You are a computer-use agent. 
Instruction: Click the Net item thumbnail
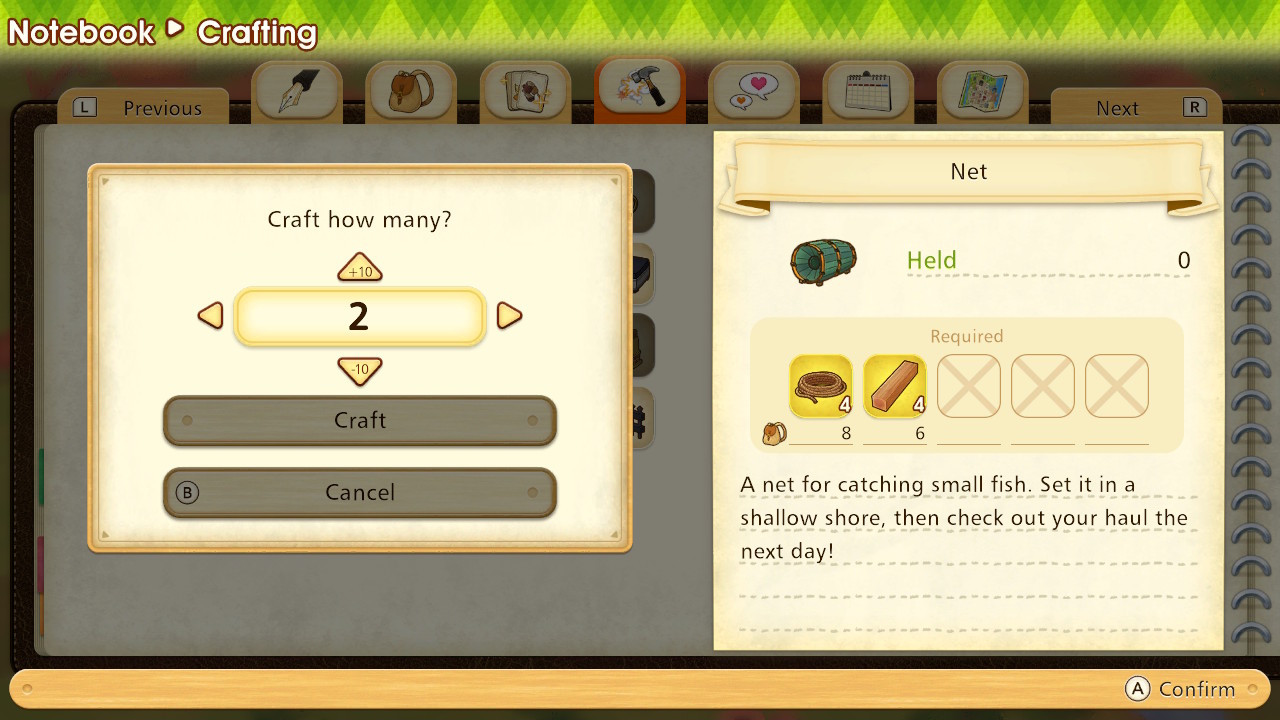822,259
